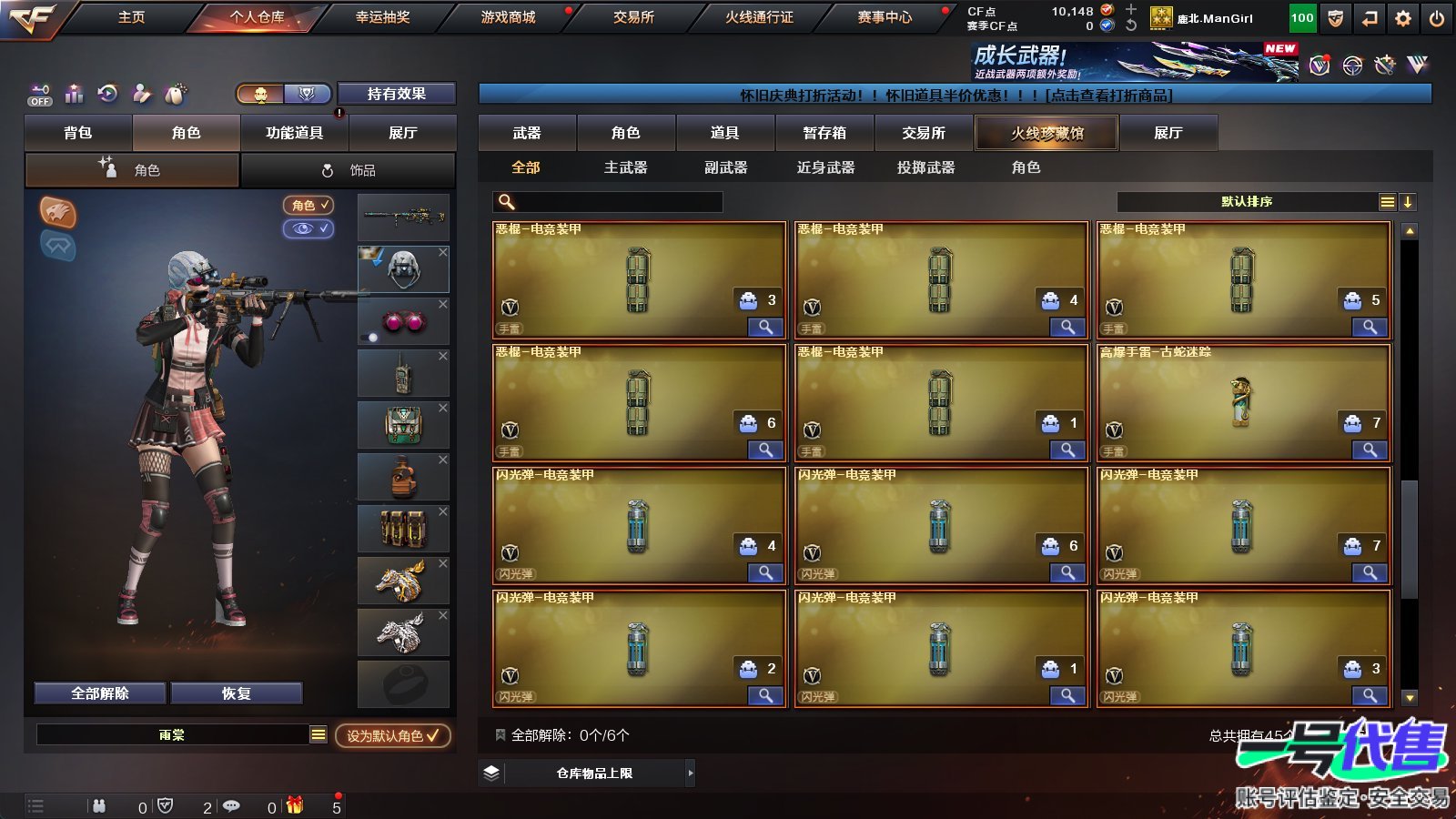This screenshot has height=819, width=1456.
Task: Switch to the 火线珍藏馆 tab
Action: 1046,133
